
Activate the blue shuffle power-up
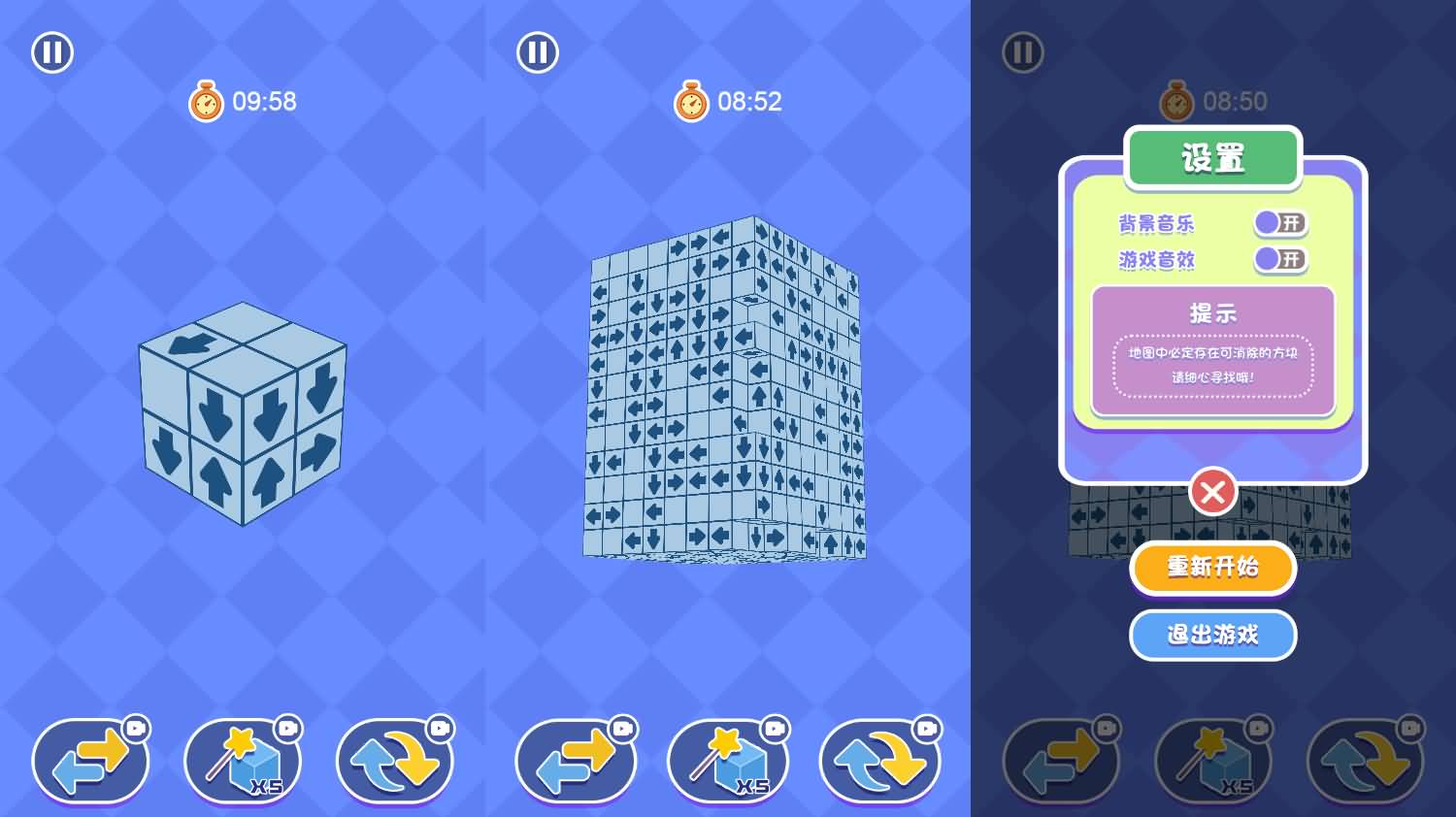tap(395, 761)
